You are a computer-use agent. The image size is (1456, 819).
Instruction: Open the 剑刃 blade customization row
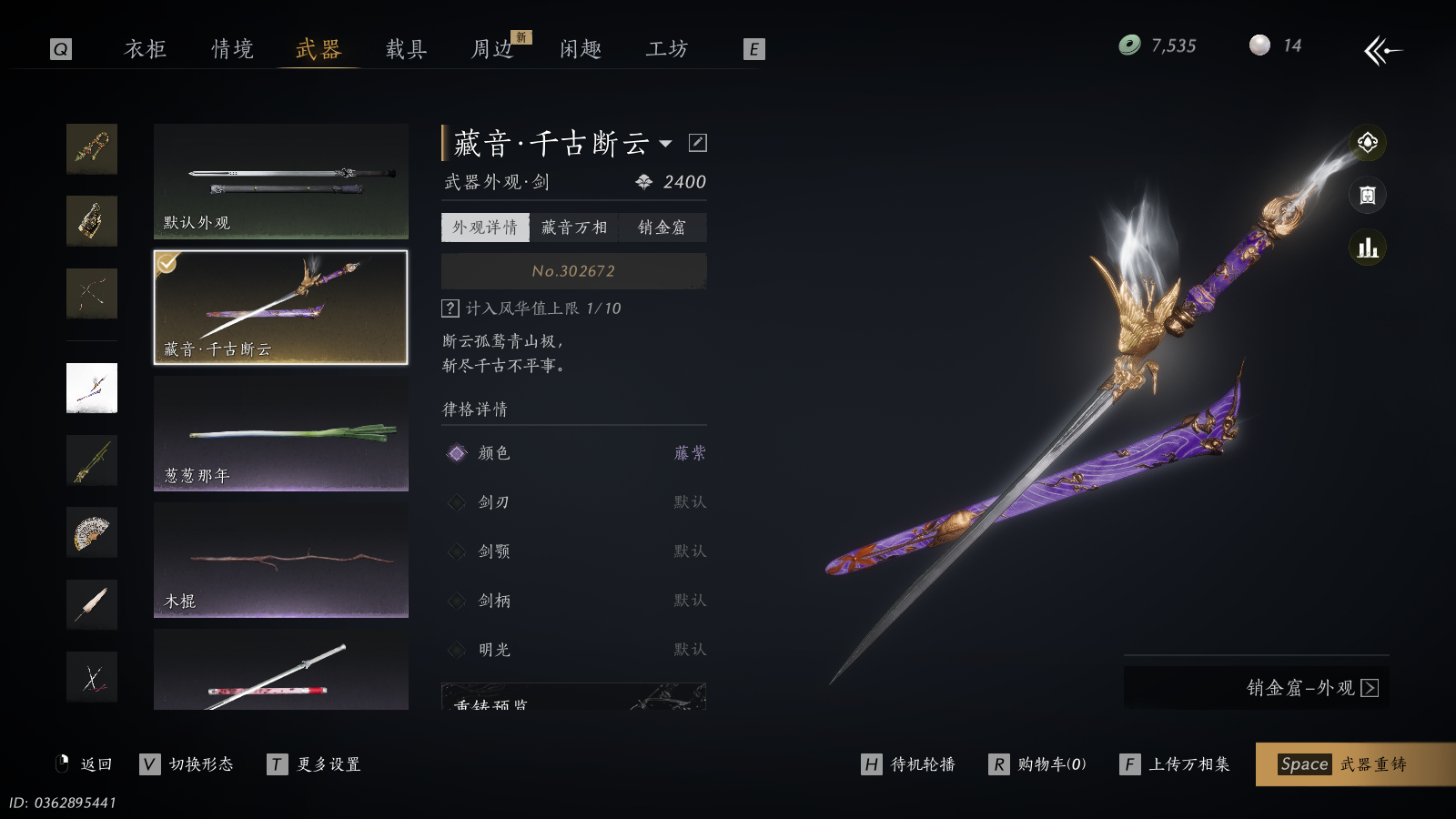tap(573, 502)
